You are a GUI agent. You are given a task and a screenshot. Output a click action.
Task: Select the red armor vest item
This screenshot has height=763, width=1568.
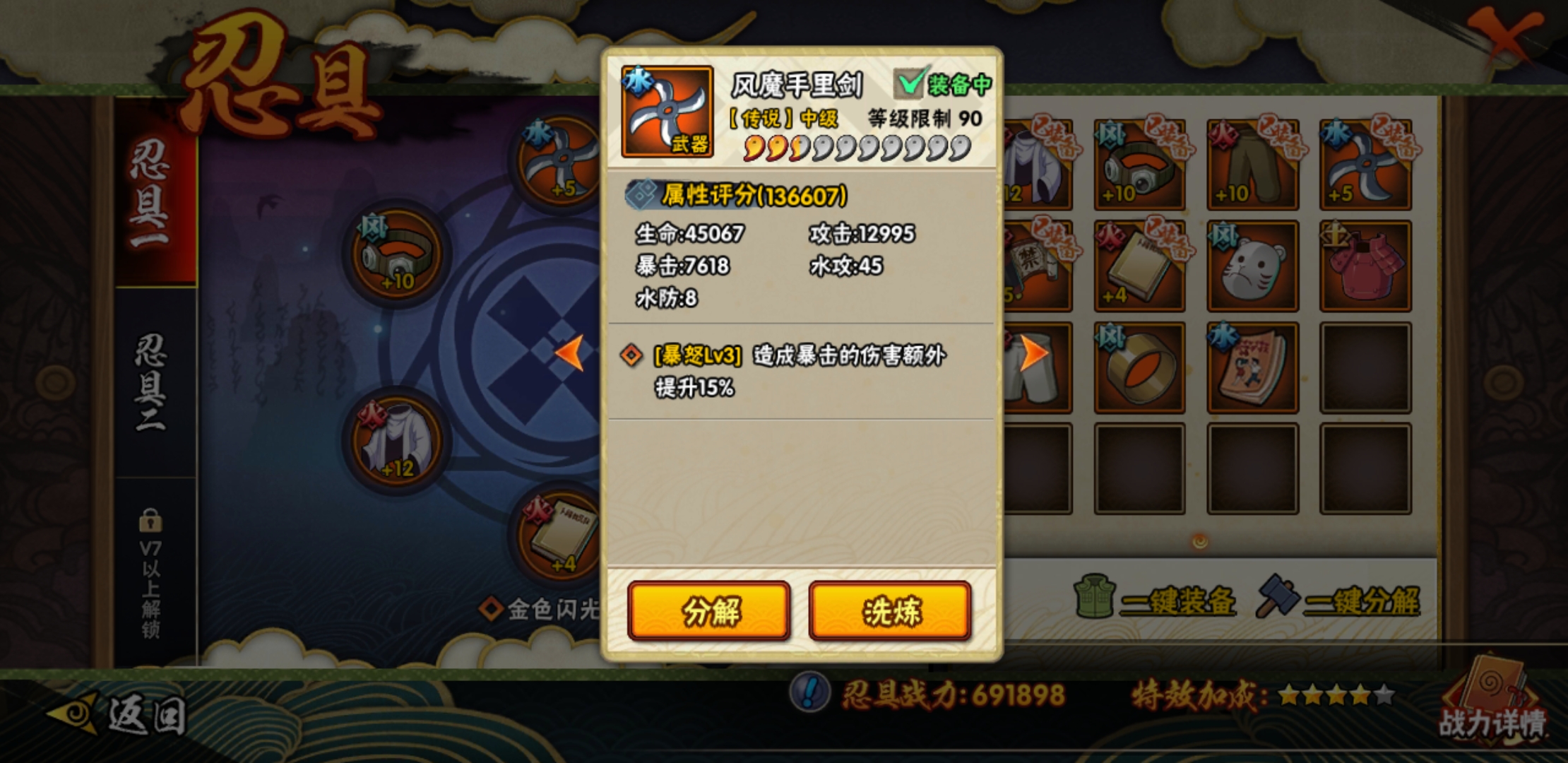[x=1365, y=266]
